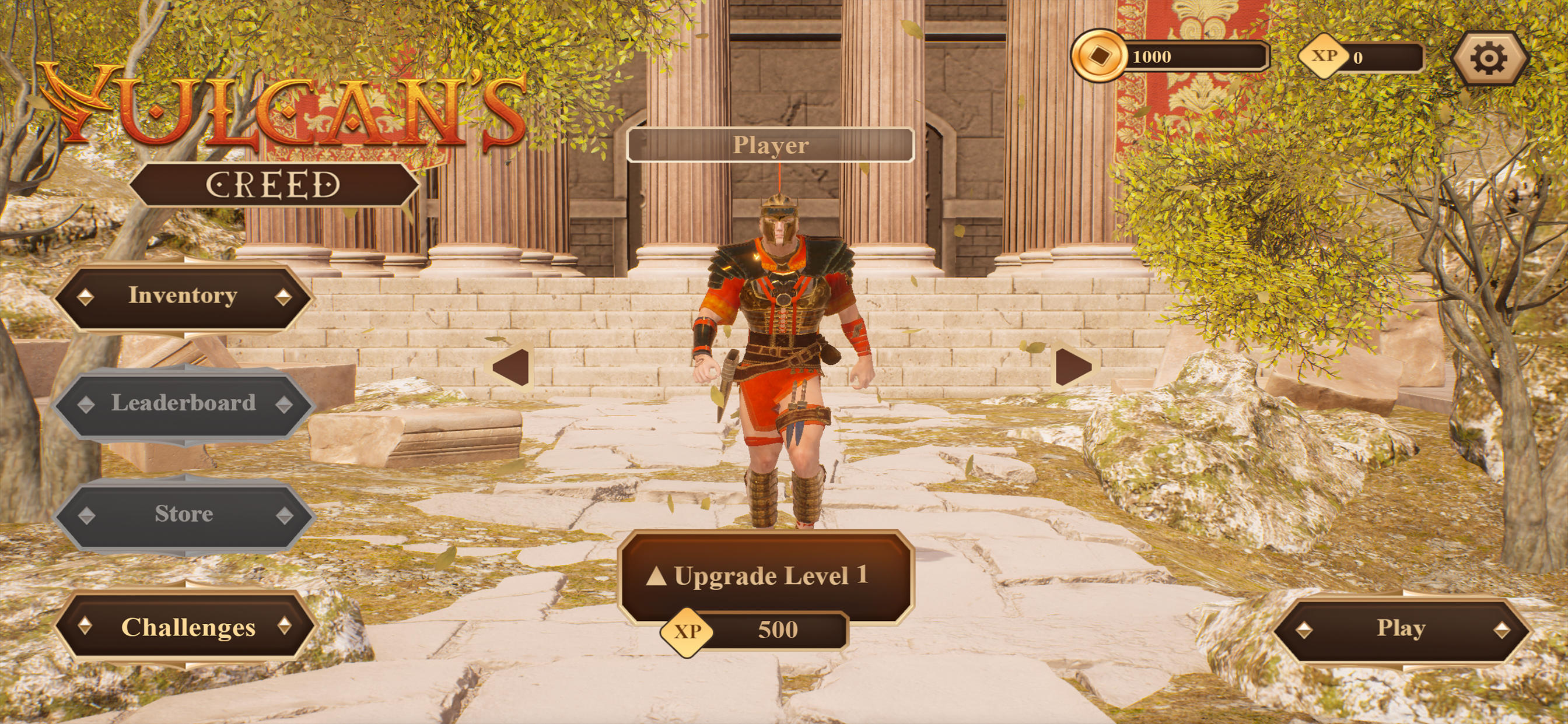The width and height of the screenshot is (1568, 724).
Task: Click the gold coin currency icon
Action: (x=1101, y=57)
